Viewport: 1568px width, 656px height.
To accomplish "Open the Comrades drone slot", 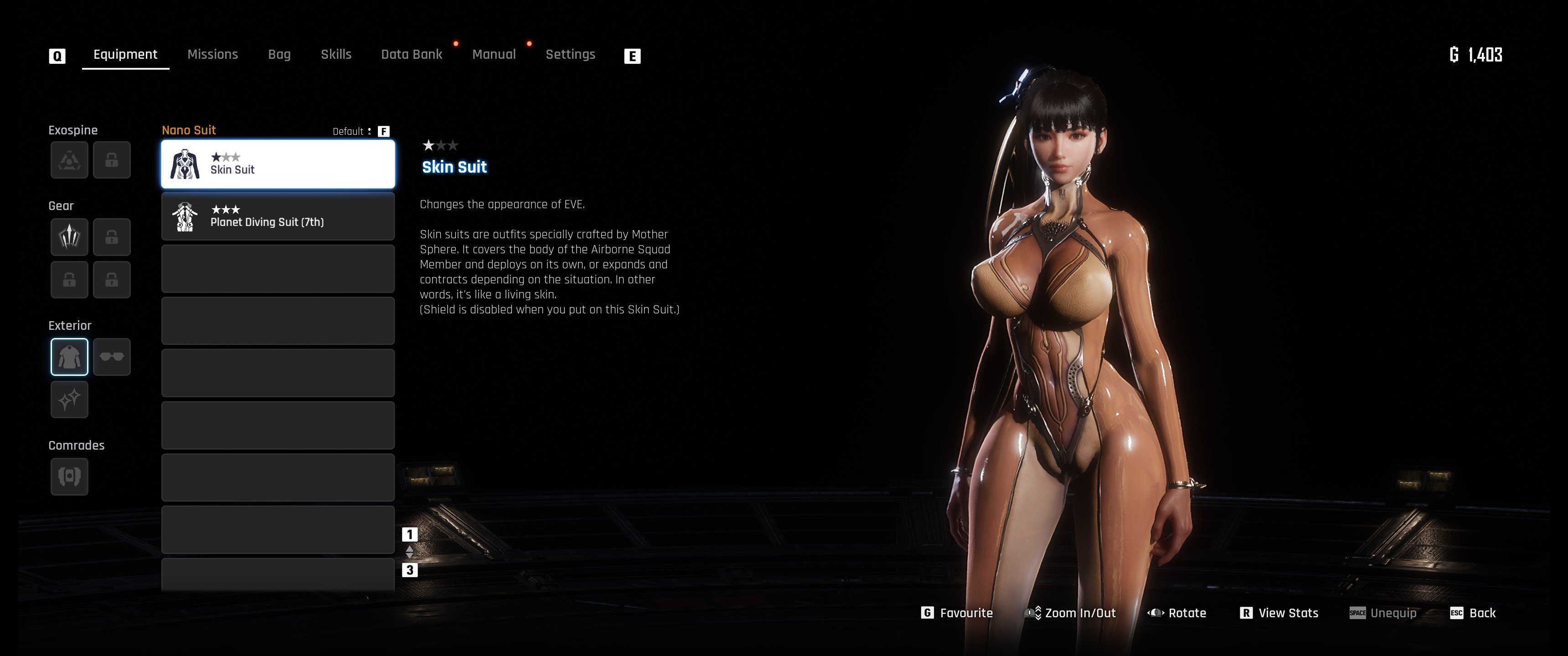I will pyautogui.click(x=69, y=476).
